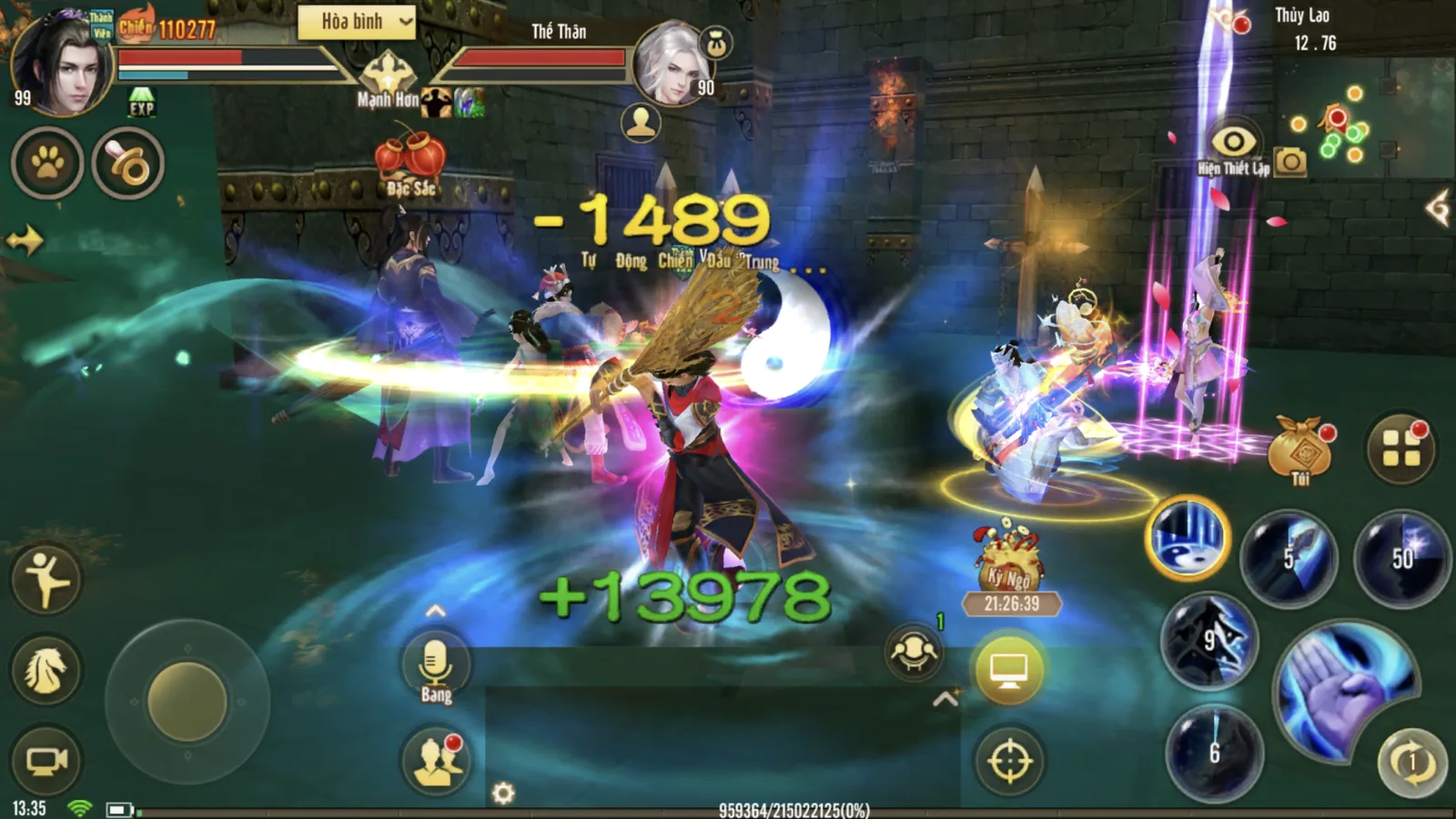Open the Túi bag inventory

pos(1299,446)
